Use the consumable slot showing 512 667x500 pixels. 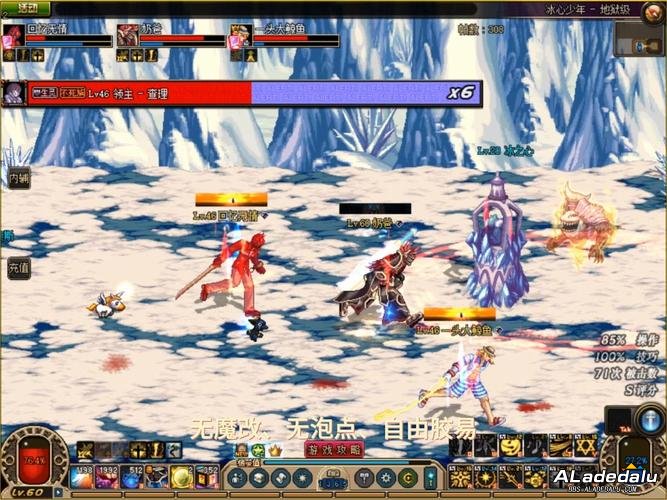[133, 478]
